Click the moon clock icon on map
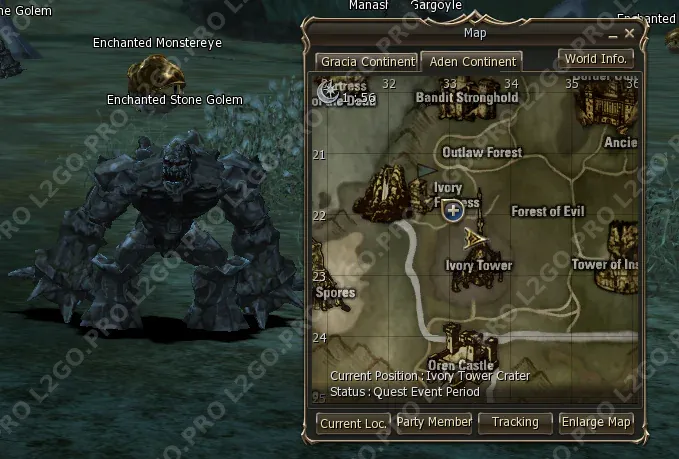The width and height of the screenshot is (679, 459). click(x=326, y=92)
